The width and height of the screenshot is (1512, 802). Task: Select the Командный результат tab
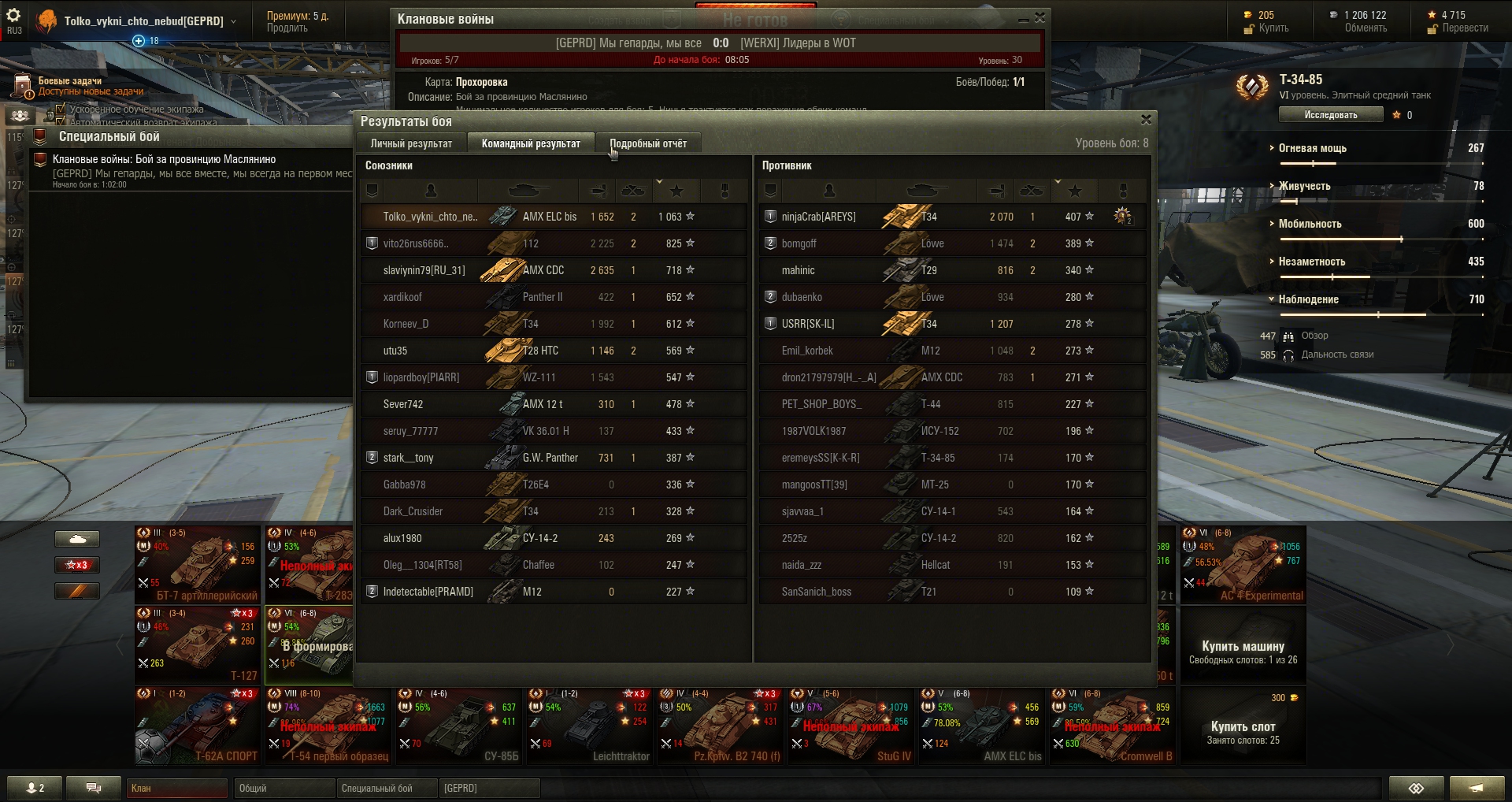click(x=531, y=143)
